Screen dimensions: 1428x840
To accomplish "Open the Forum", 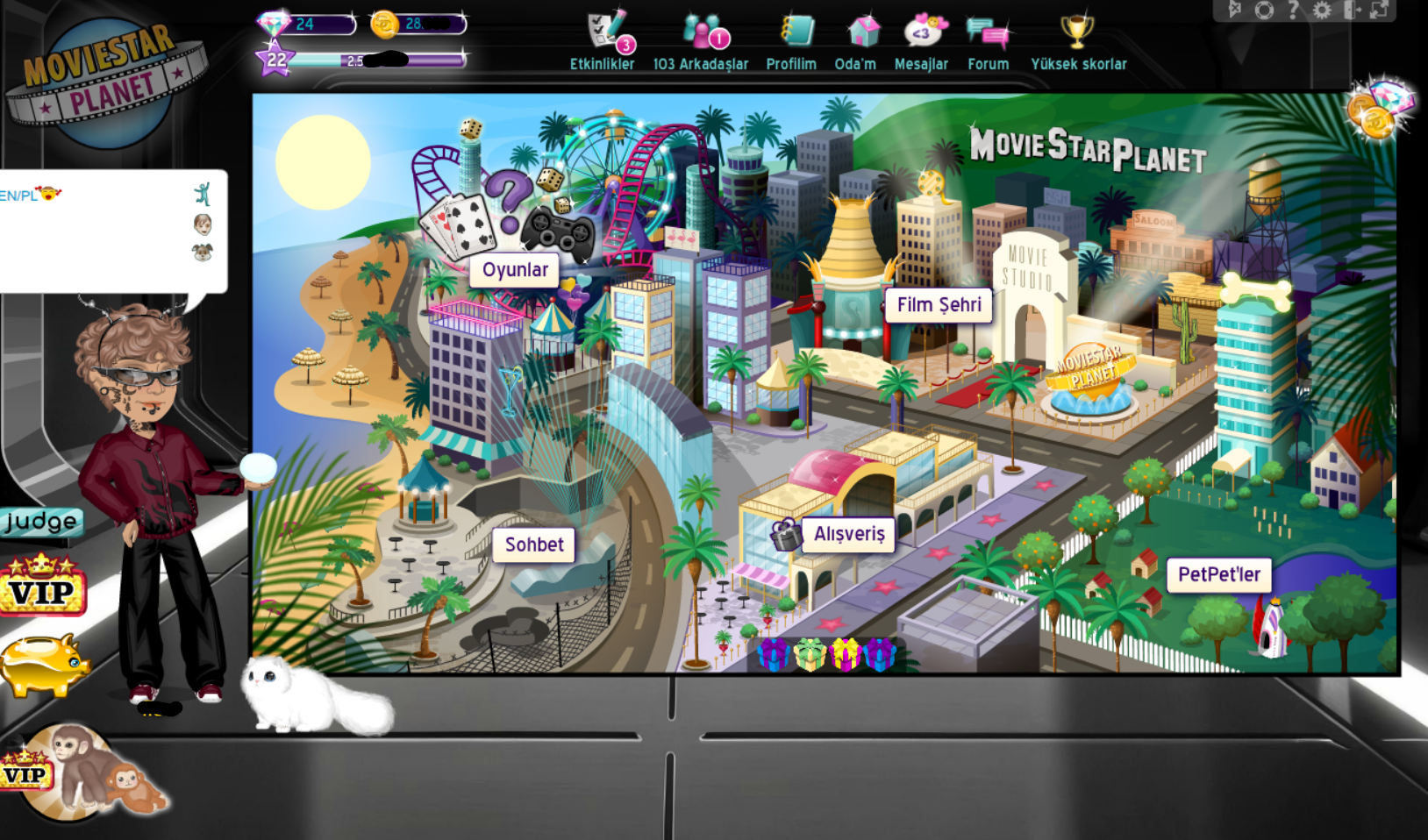I will pyautogui.click(x=988, y=41).
